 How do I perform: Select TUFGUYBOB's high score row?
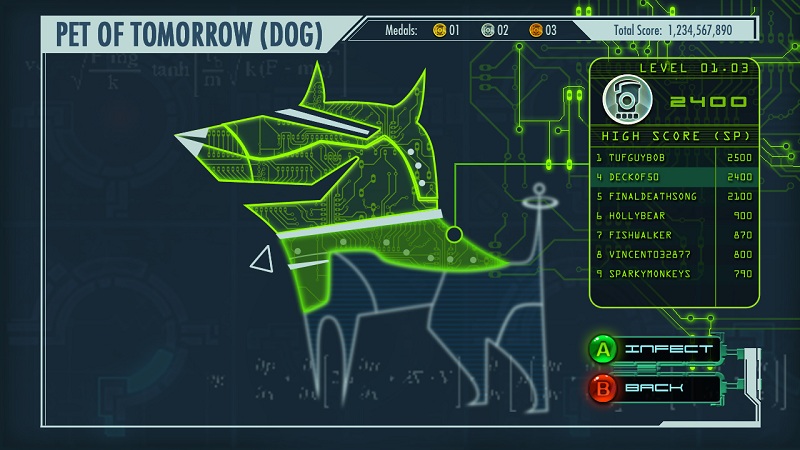(672, 158)
